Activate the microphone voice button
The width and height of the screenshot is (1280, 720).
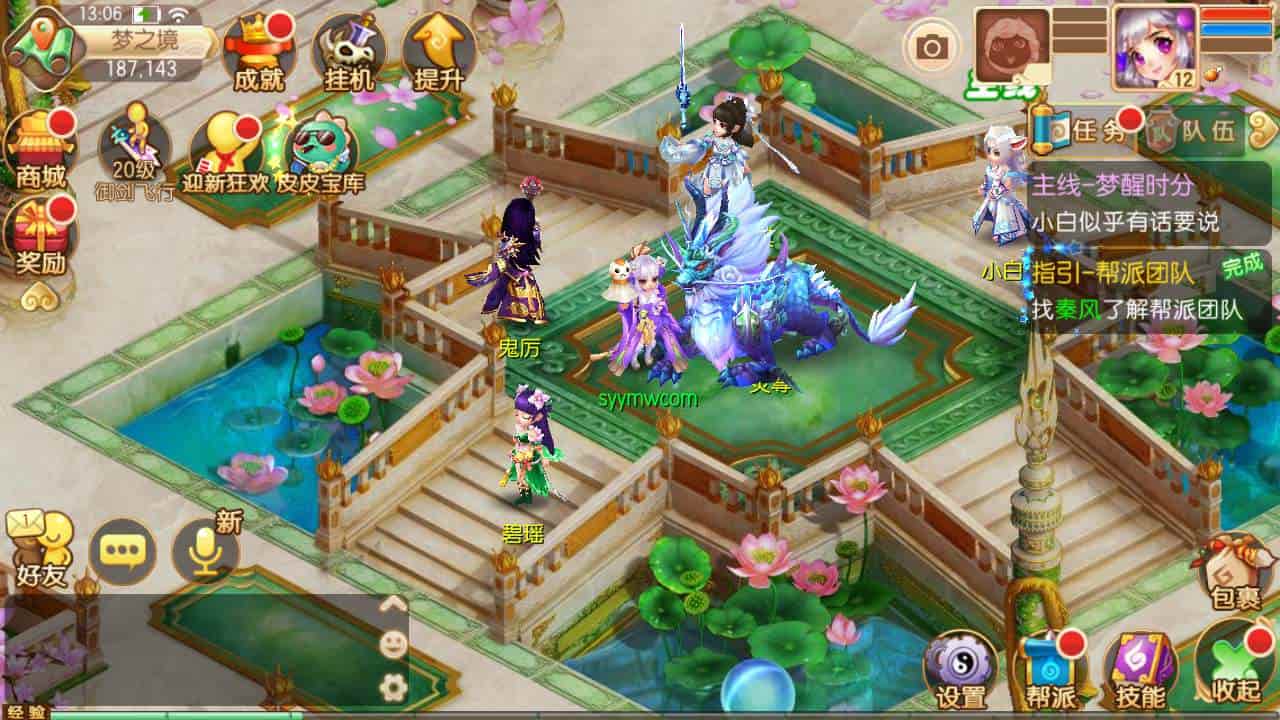click(206, 550)
